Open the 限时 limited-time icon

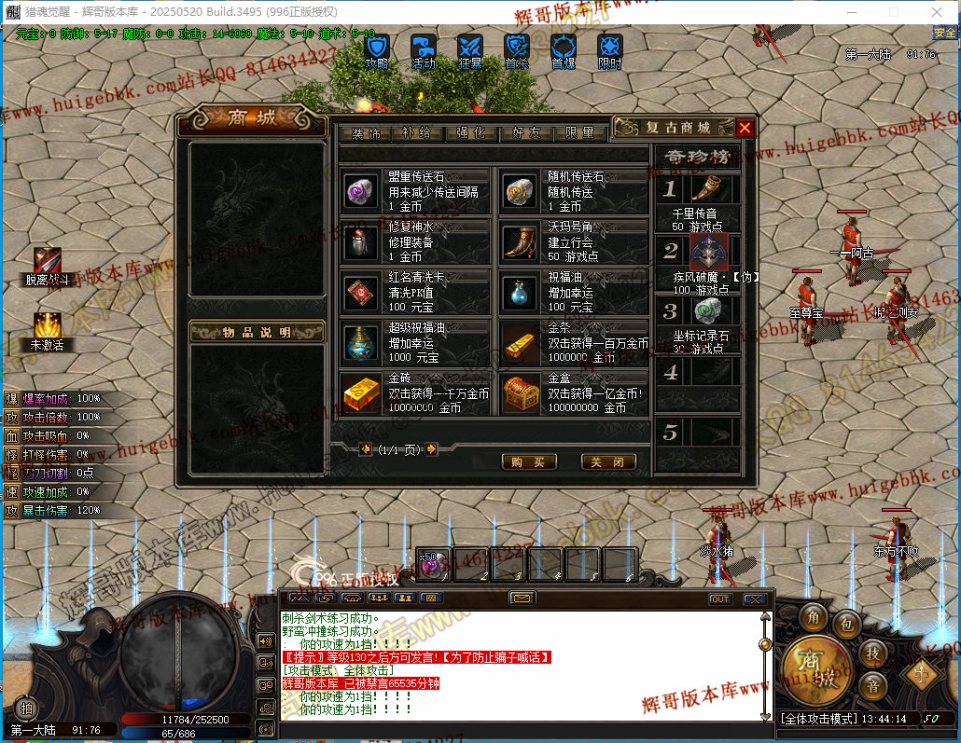click(x=610, y=49)
